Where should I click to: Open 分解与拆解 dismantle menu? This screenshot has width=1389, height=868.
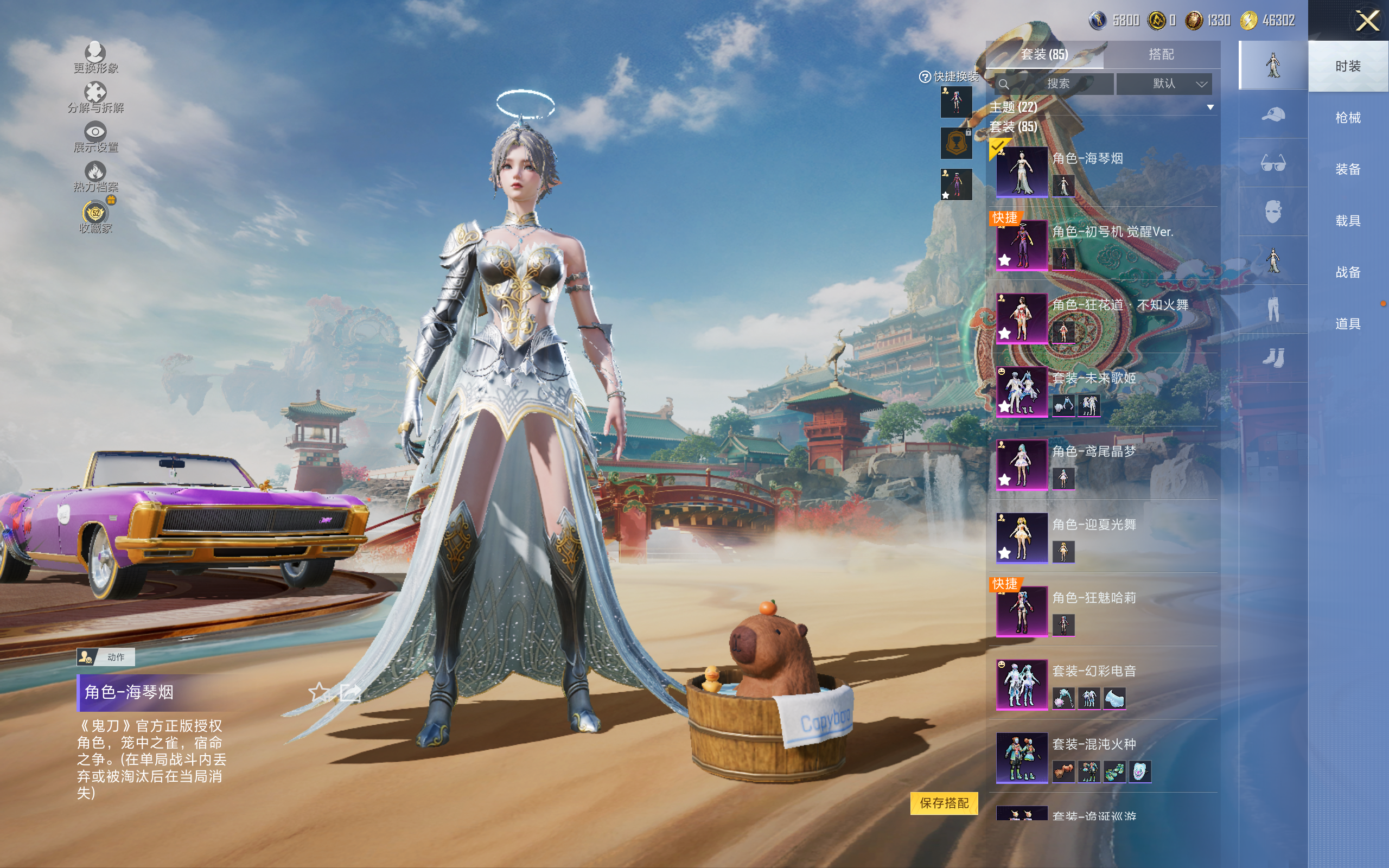point(95,97)
